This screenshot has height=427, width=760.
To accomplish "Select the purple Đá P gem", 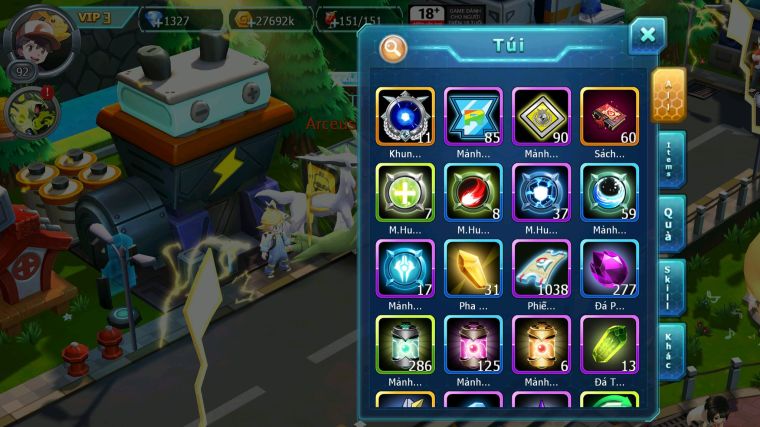I will pyautogui.click(x=609, y=269).
